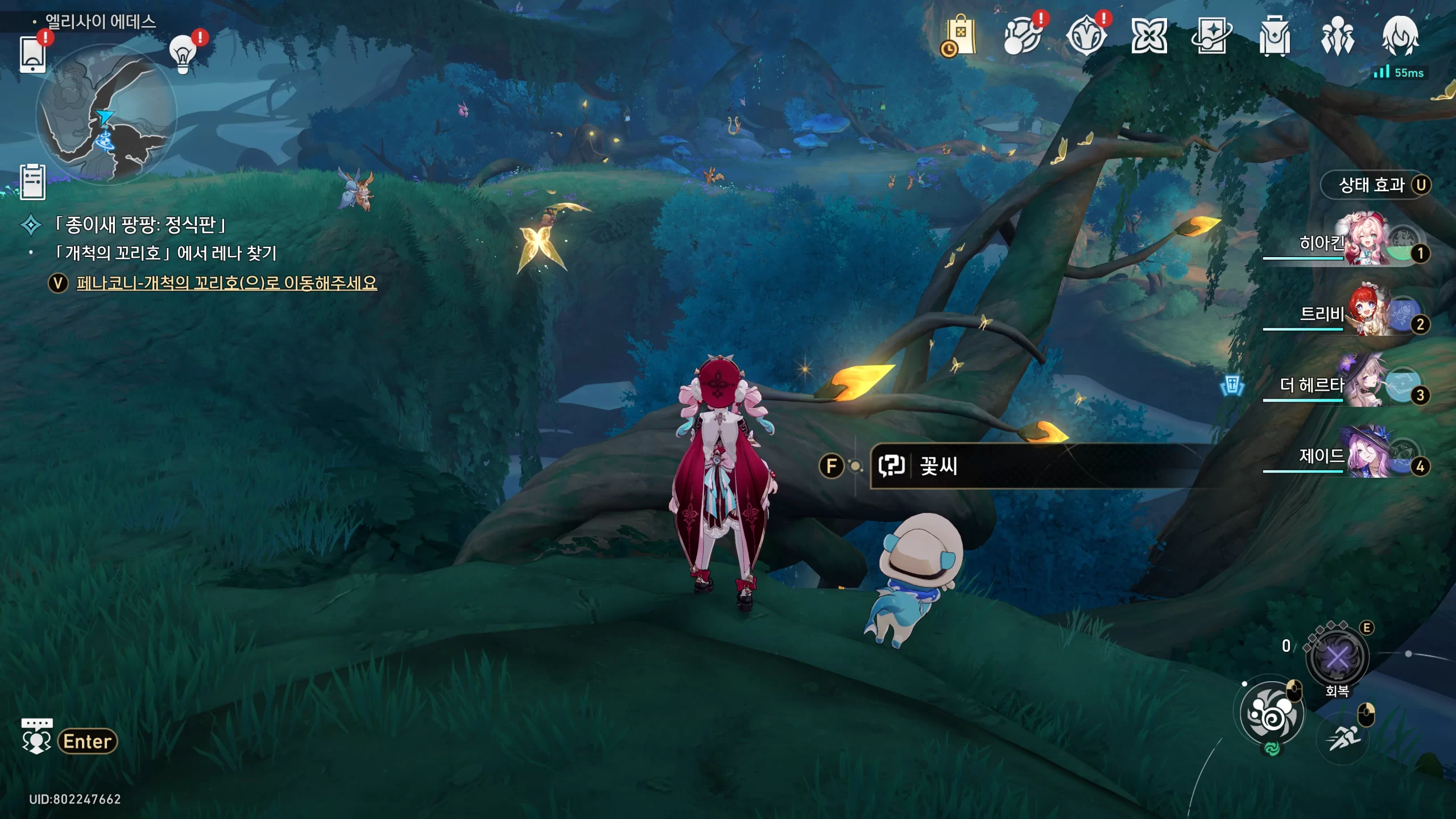Image resolution: width=1456 pixels, height=819 pixels.
Task: Open the circular minimap
Action: 106,114
